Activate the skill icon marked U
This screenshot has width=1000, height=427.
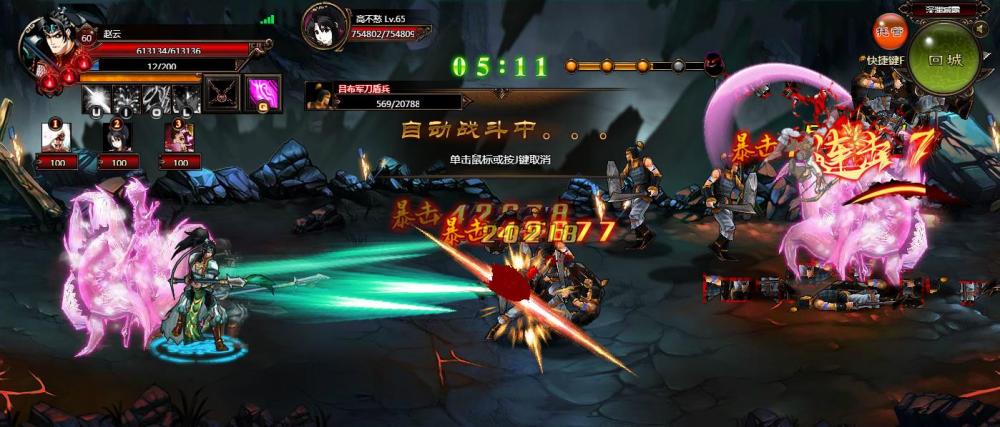coord(97,98)
